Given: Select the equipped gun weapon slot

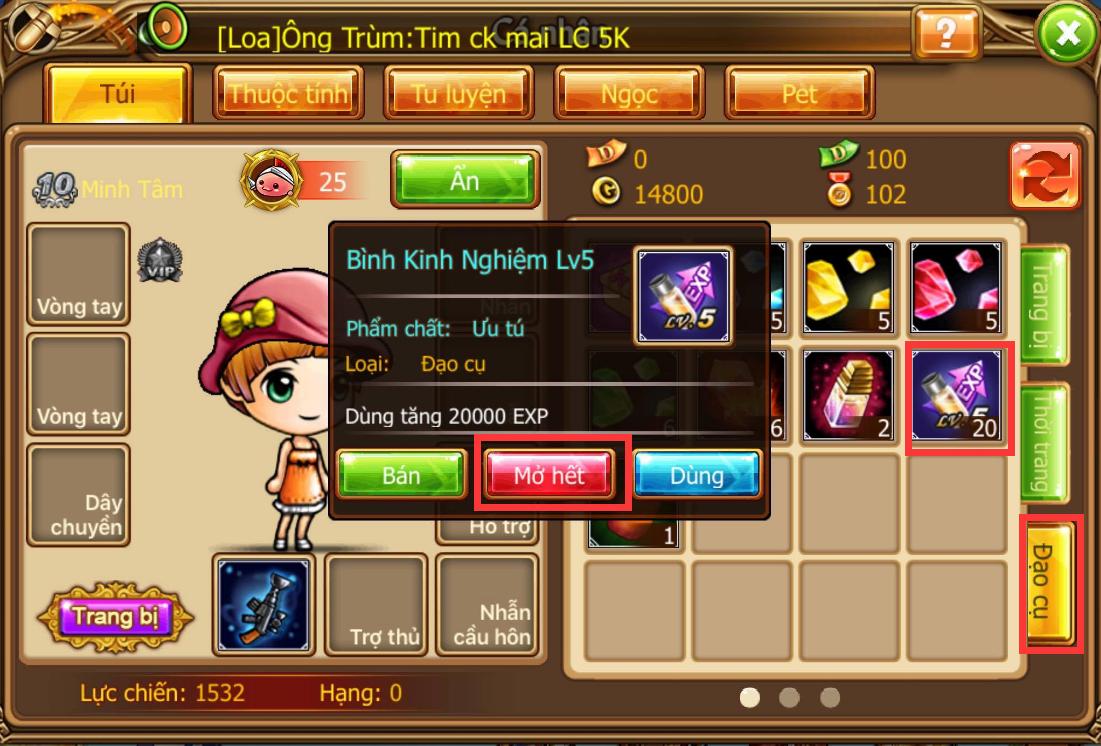Looking at the screenshot, I should click(x=264, y=605).
